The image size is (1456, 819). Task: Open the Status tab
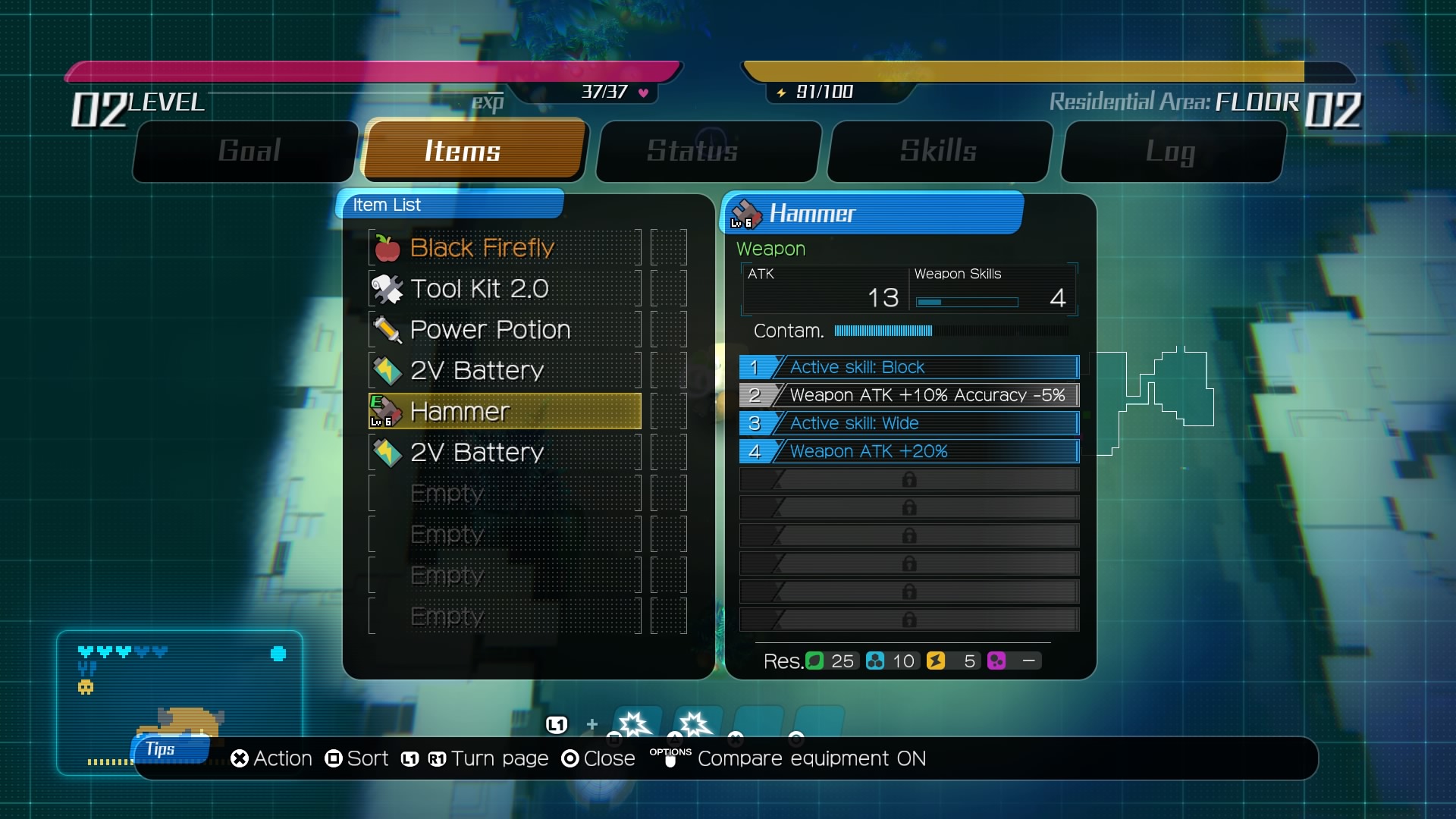click(708, 151)
